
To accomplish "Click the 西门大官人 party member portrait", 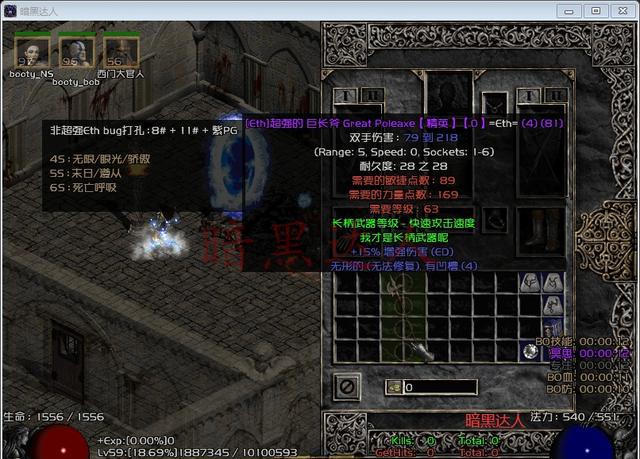I will 120,50.
